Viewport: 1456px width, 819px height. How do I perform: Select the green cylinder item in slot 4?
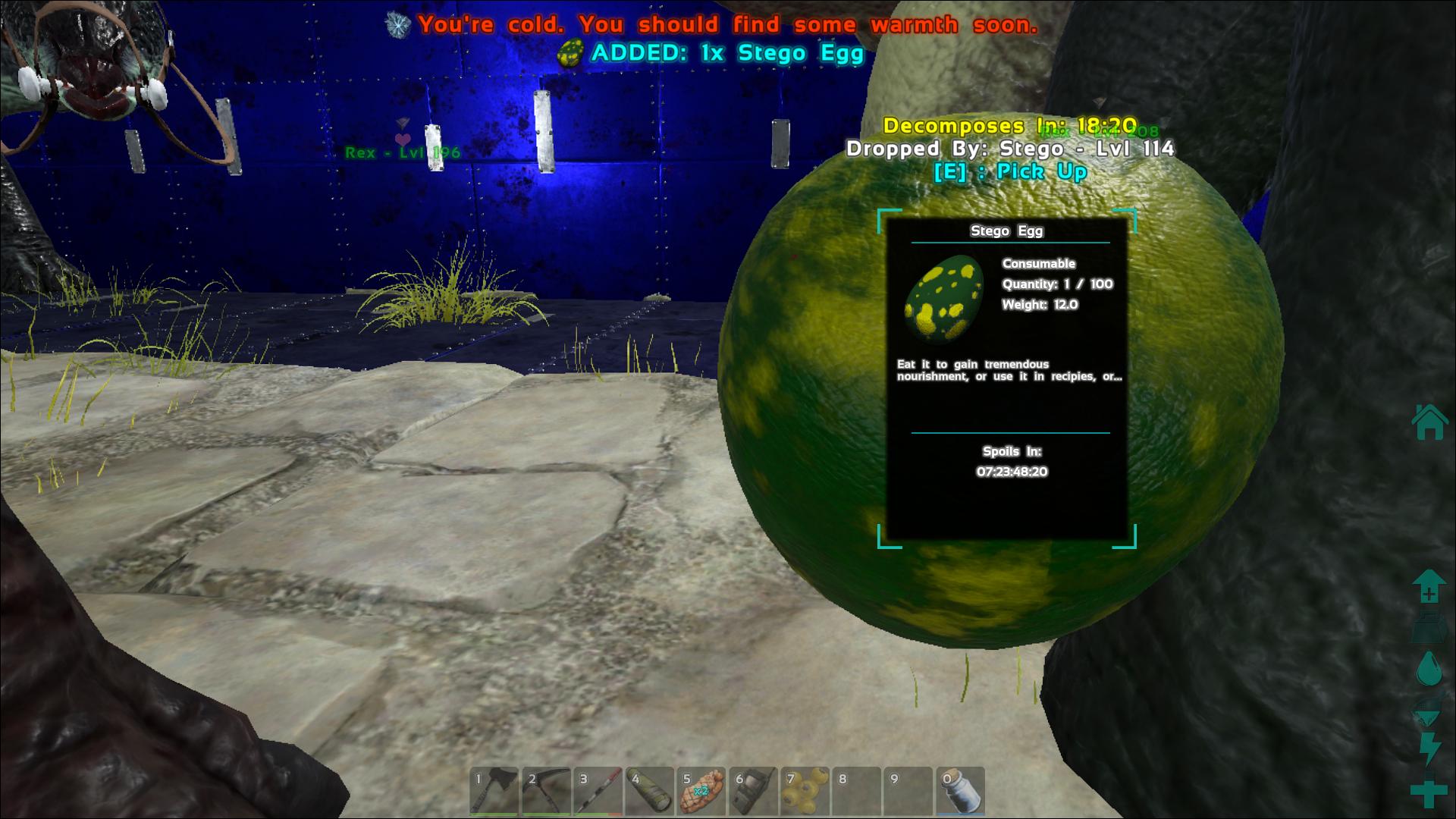coord(650,792)
